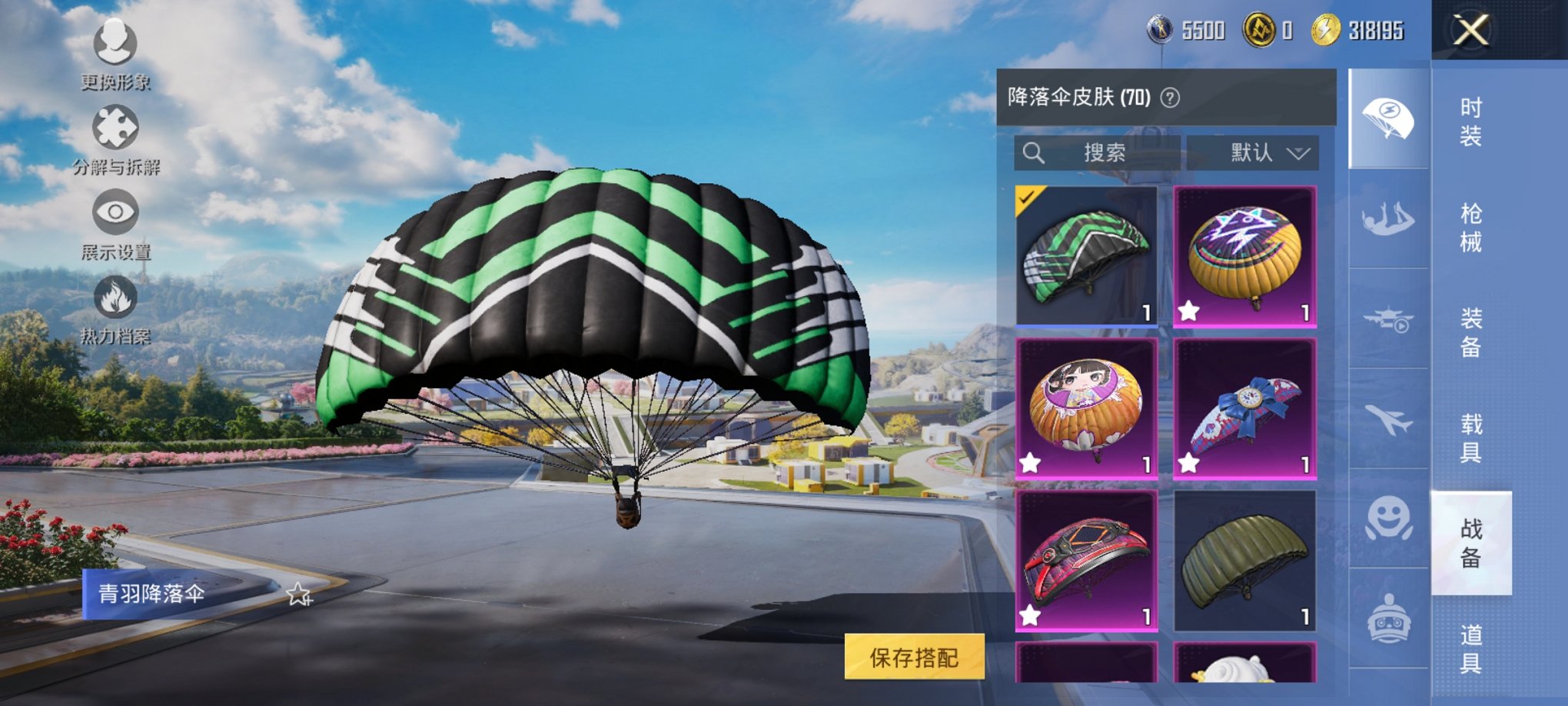Viewport: 1568px width, 706px height.
Task: Open 更换形象 avatar change icon
Action: click(112, 42)
